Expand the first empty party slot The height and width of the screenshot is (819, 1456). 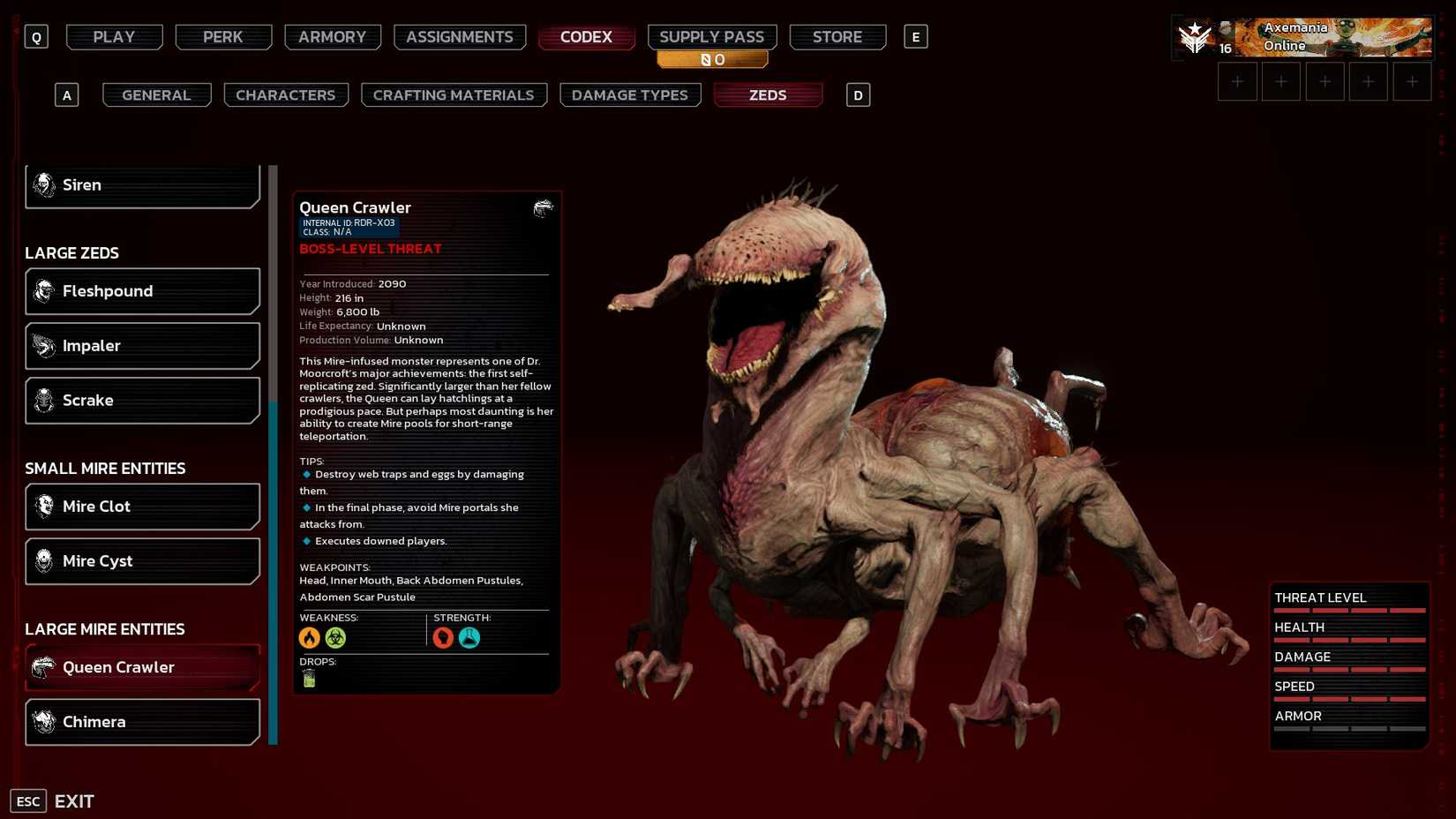1238,80
